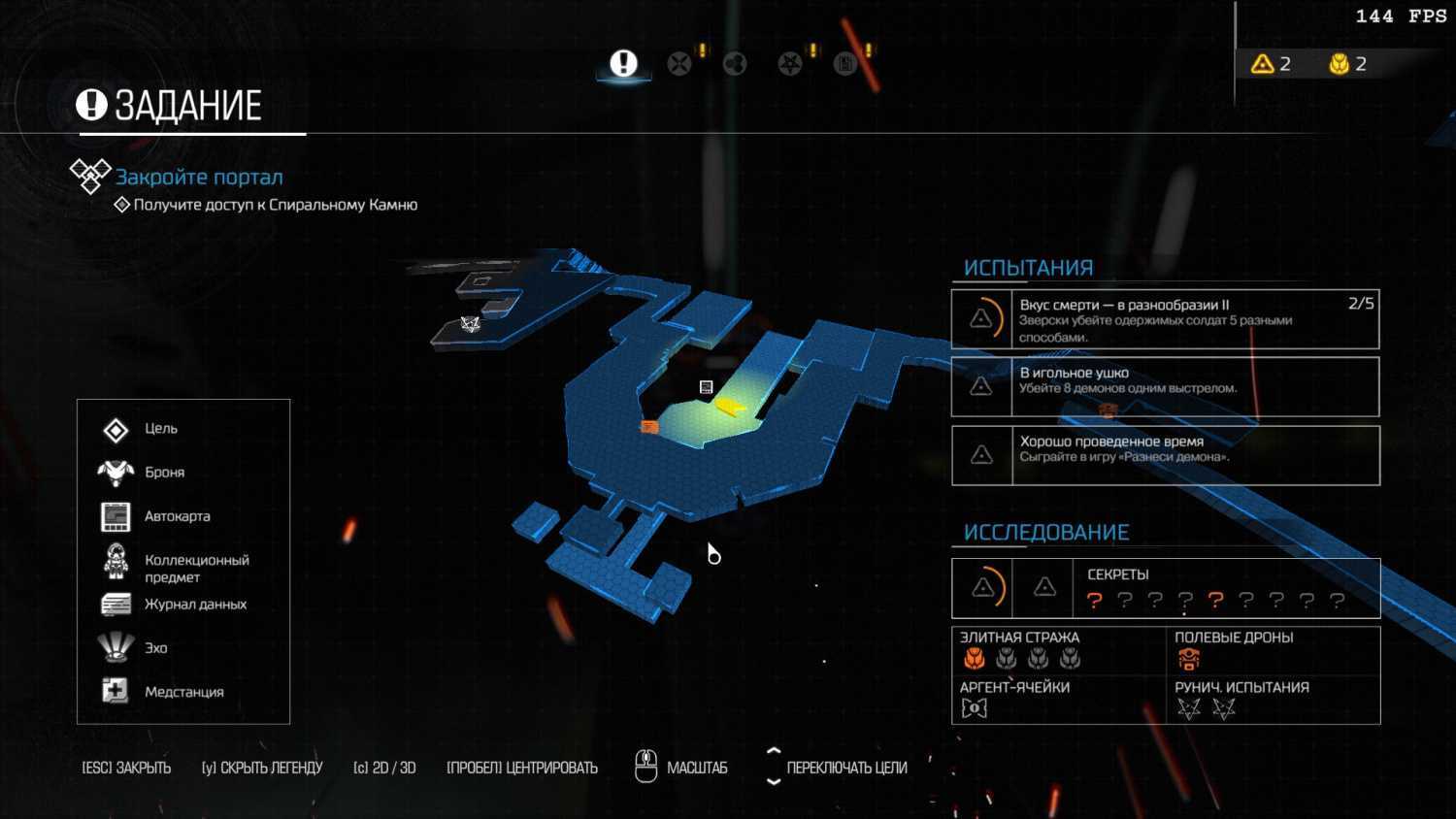Switch to the Arsenal crosshair tab
1456x819 pixels.
[679, 64]
